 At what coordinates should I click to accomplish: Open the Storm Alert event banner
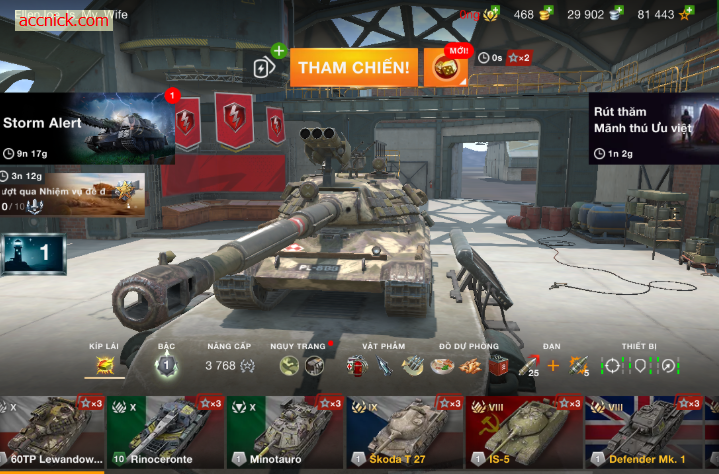coord(88,128)
